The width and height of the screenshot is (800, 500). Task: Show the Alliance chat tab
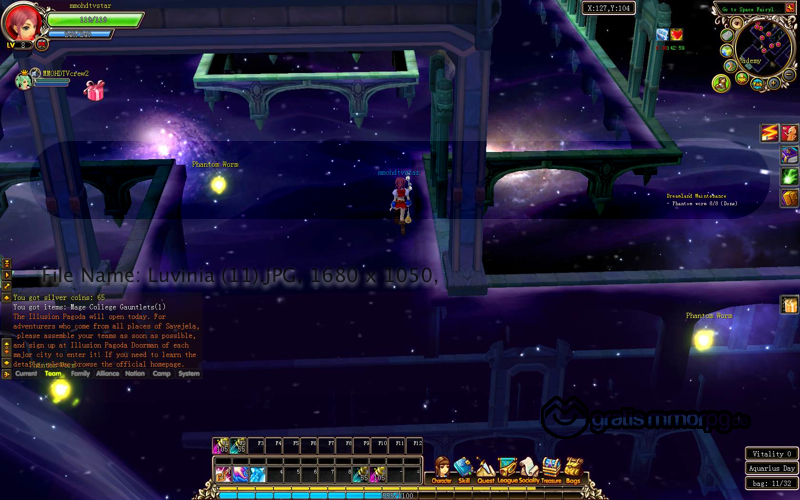tap(107, 374)
